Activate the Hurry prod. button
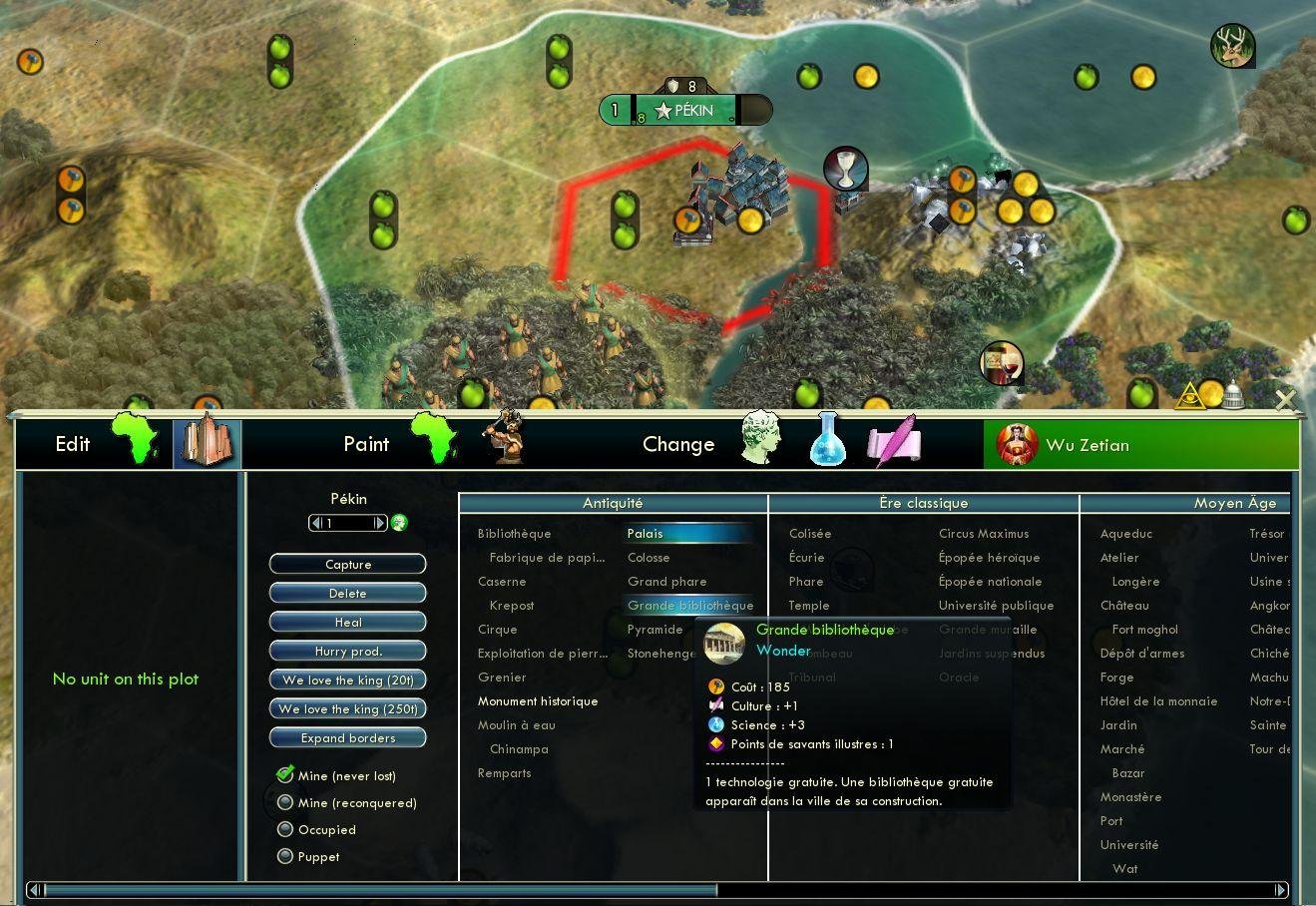 click(x=347, y=652)
